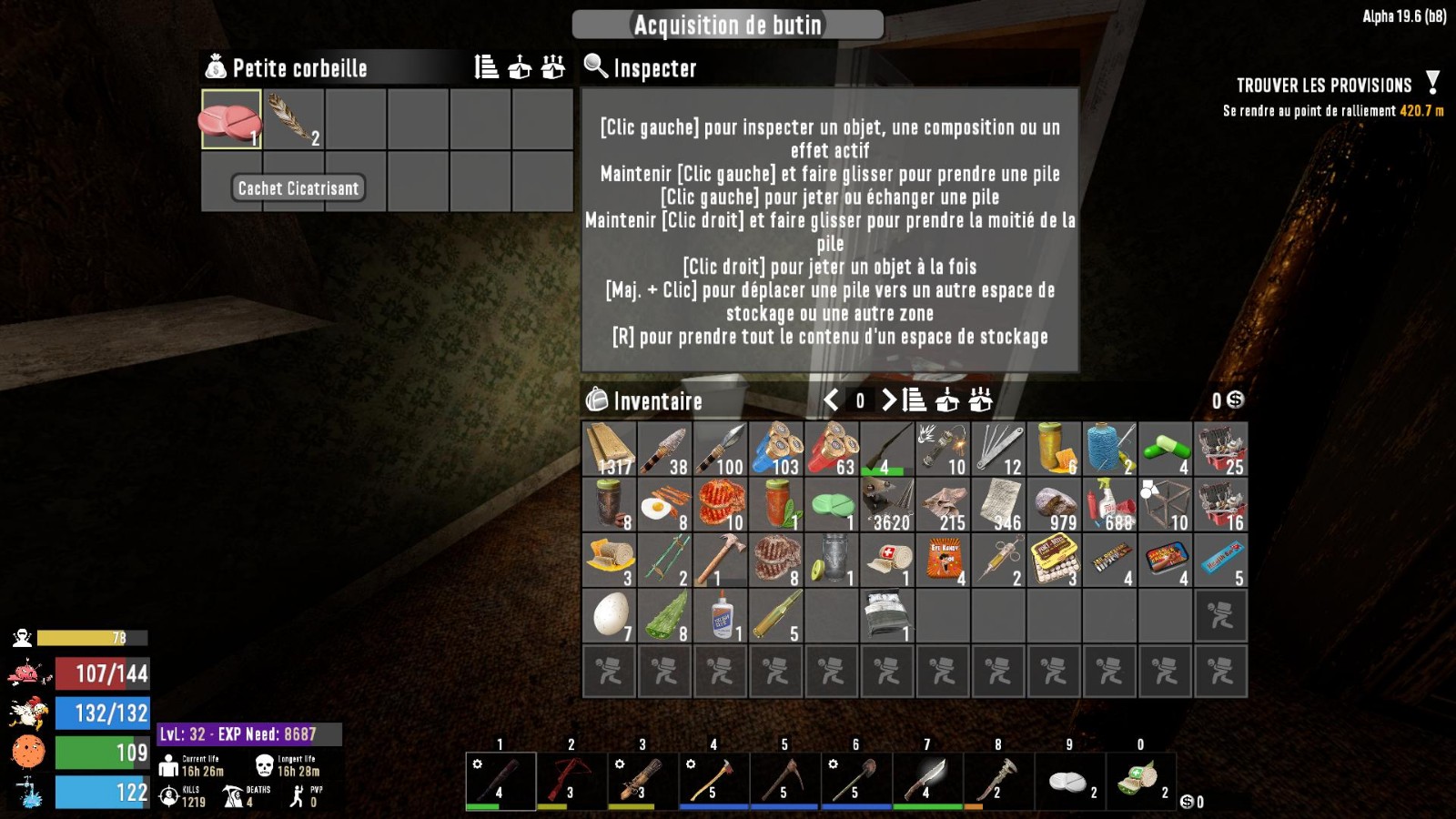1456x819 pixels.
Task: Select the shovel hotbar slot
Action: pyautogui.click(x=855, y=780)
